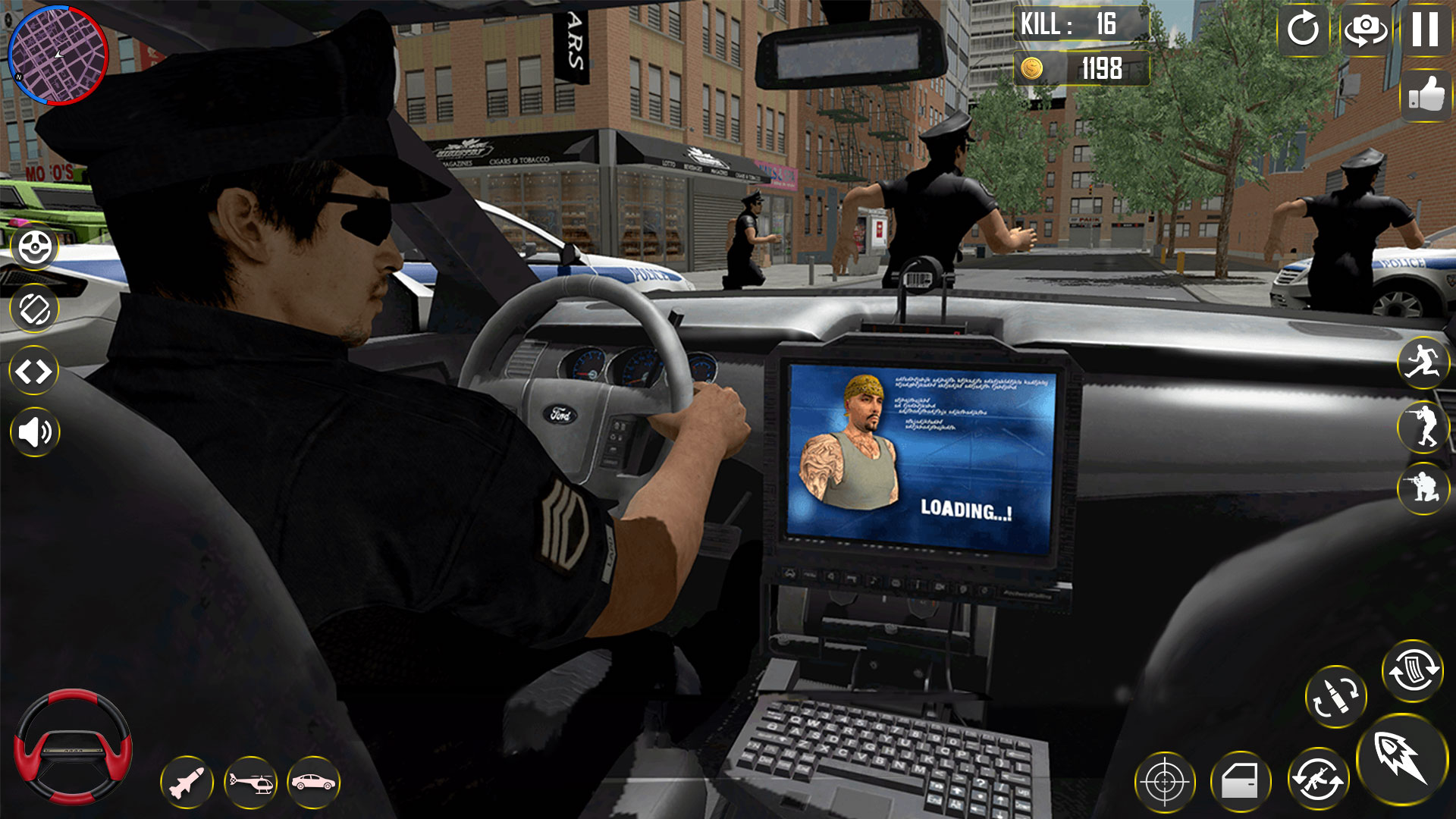The image size is (1456, 819).
Task: Pause the game
Action: tap(1427, 32)
